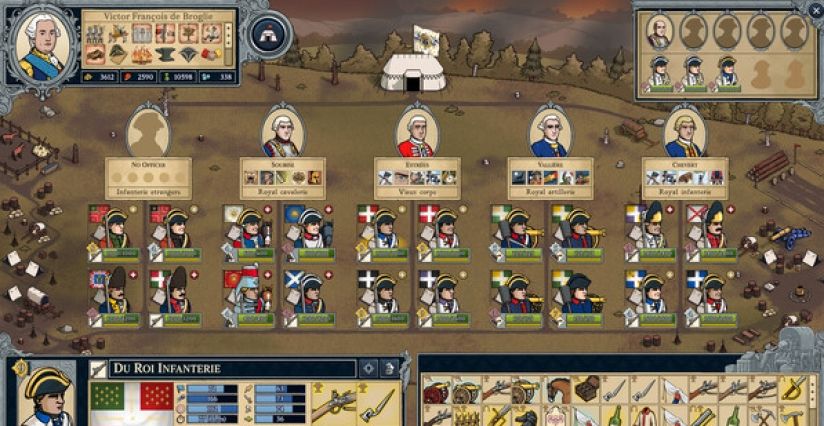Select the musket weapon slot

tap(332, 402)
